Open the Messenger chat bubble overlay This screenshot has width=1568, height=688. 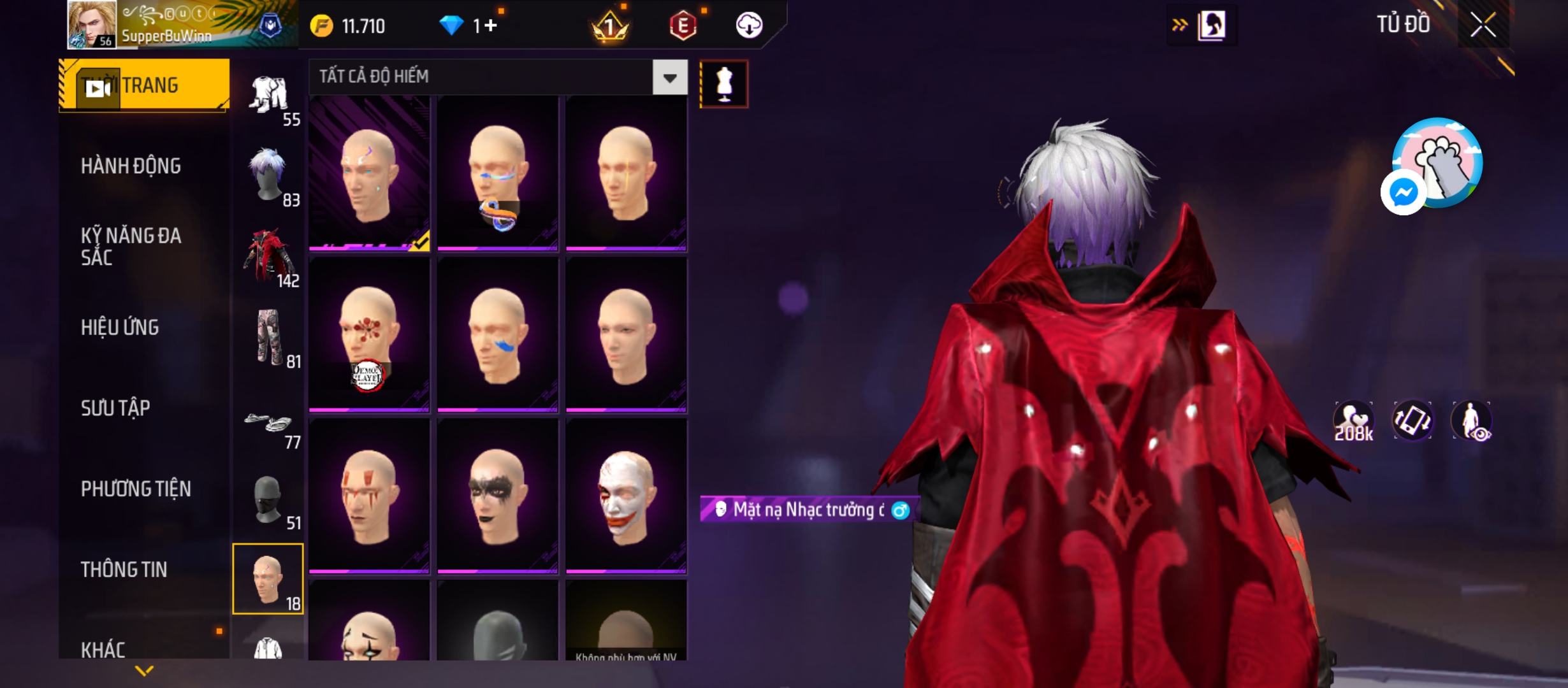(x=1403, y=192)
